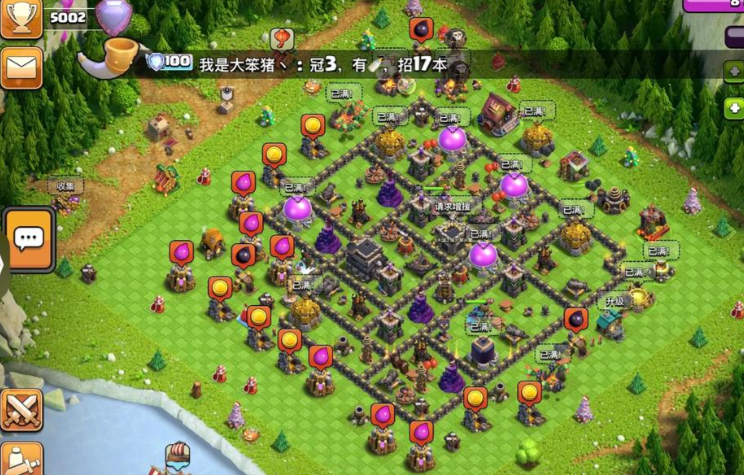Open the trophy profile button
The width and height of the screenshot is (744, 475).
click(x=21, y=18)
